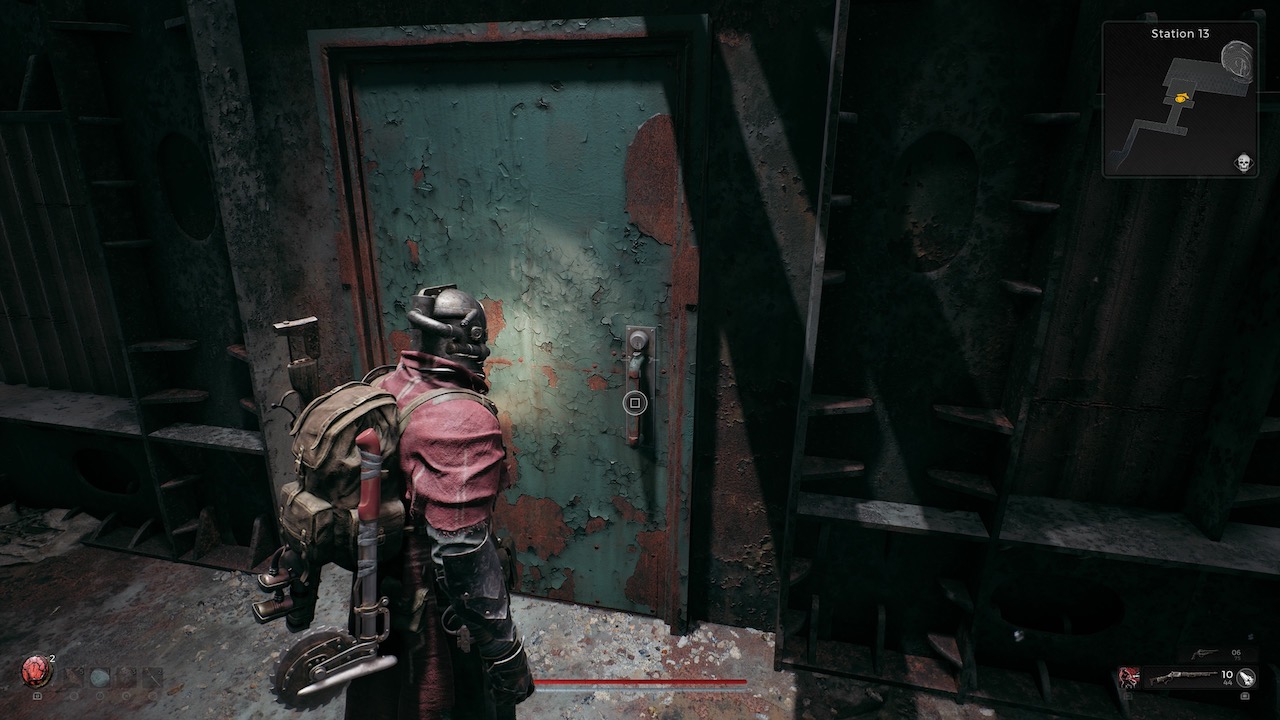The width and height of the screenshot is (1280, 720).
Task: Switch to the secondary handgun slot
Action: pyautogui.click(x=1205, y=653)
